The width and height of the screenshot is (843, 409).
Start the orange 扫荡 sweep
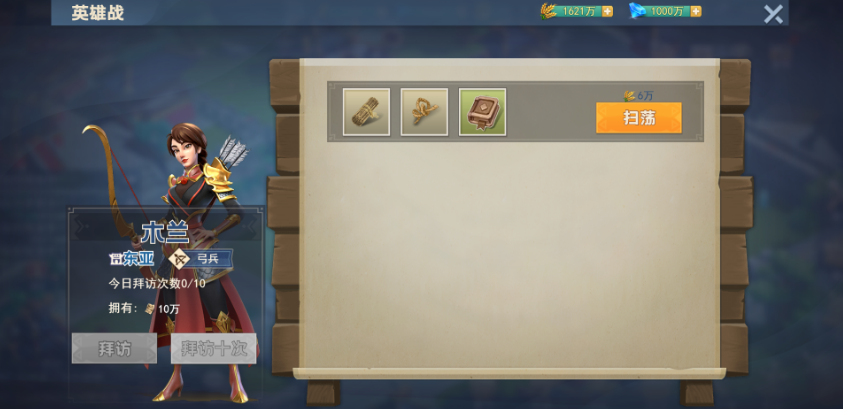(638, 118)
